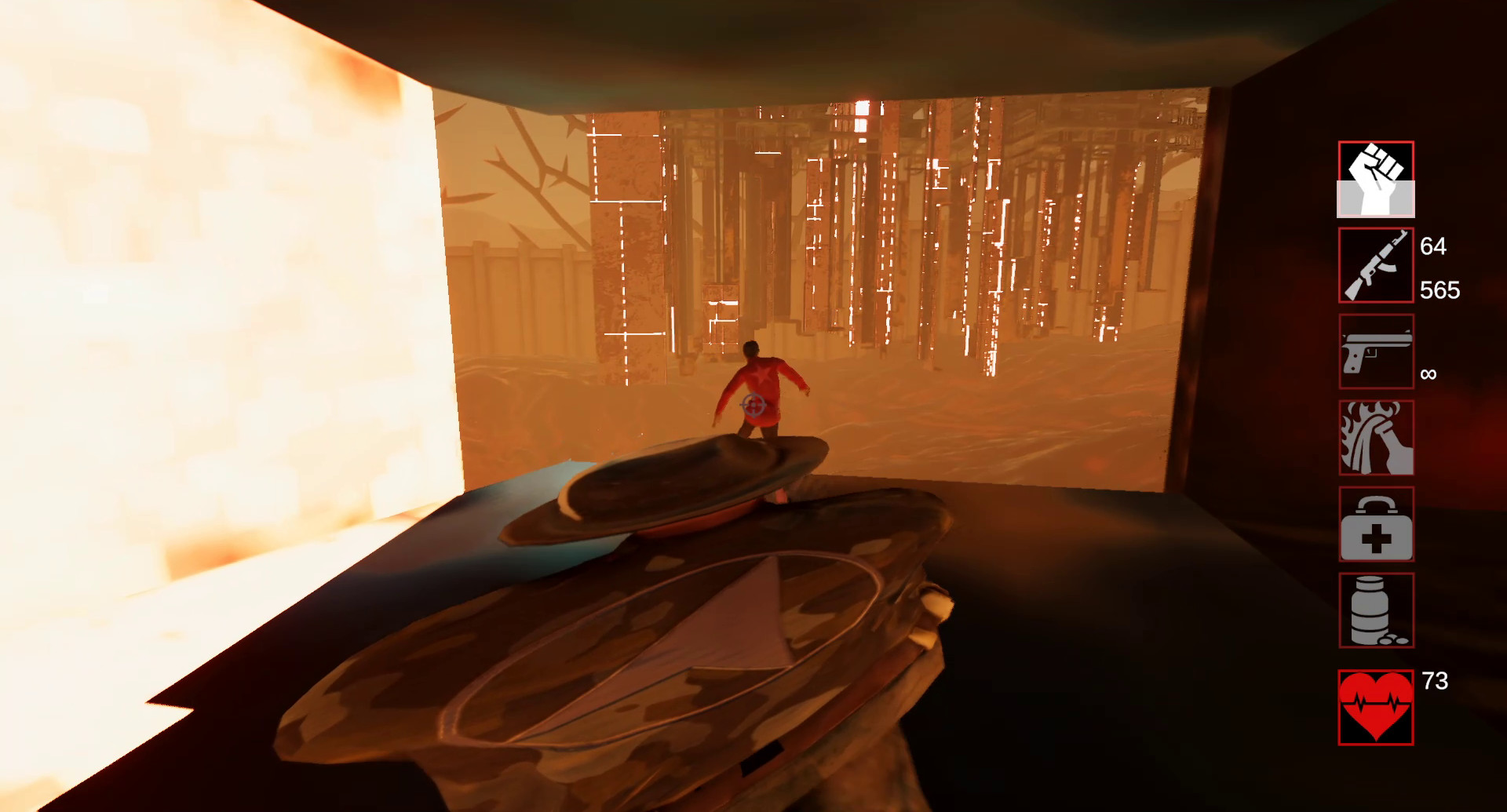Choose the Molotov cocktail slot

[x=1376, y=438]
